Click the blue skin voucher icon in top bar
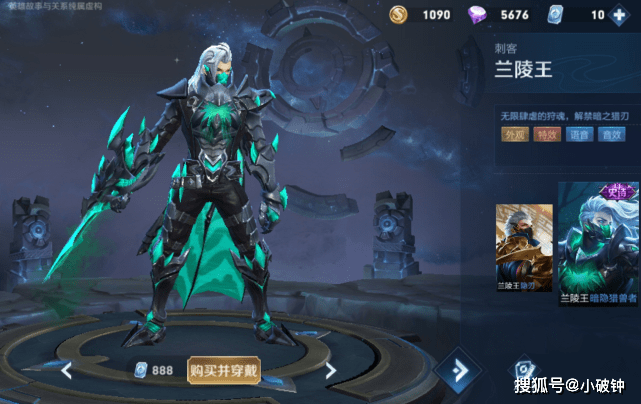This screenshot has width=641, height=404. tap(556, 15)
